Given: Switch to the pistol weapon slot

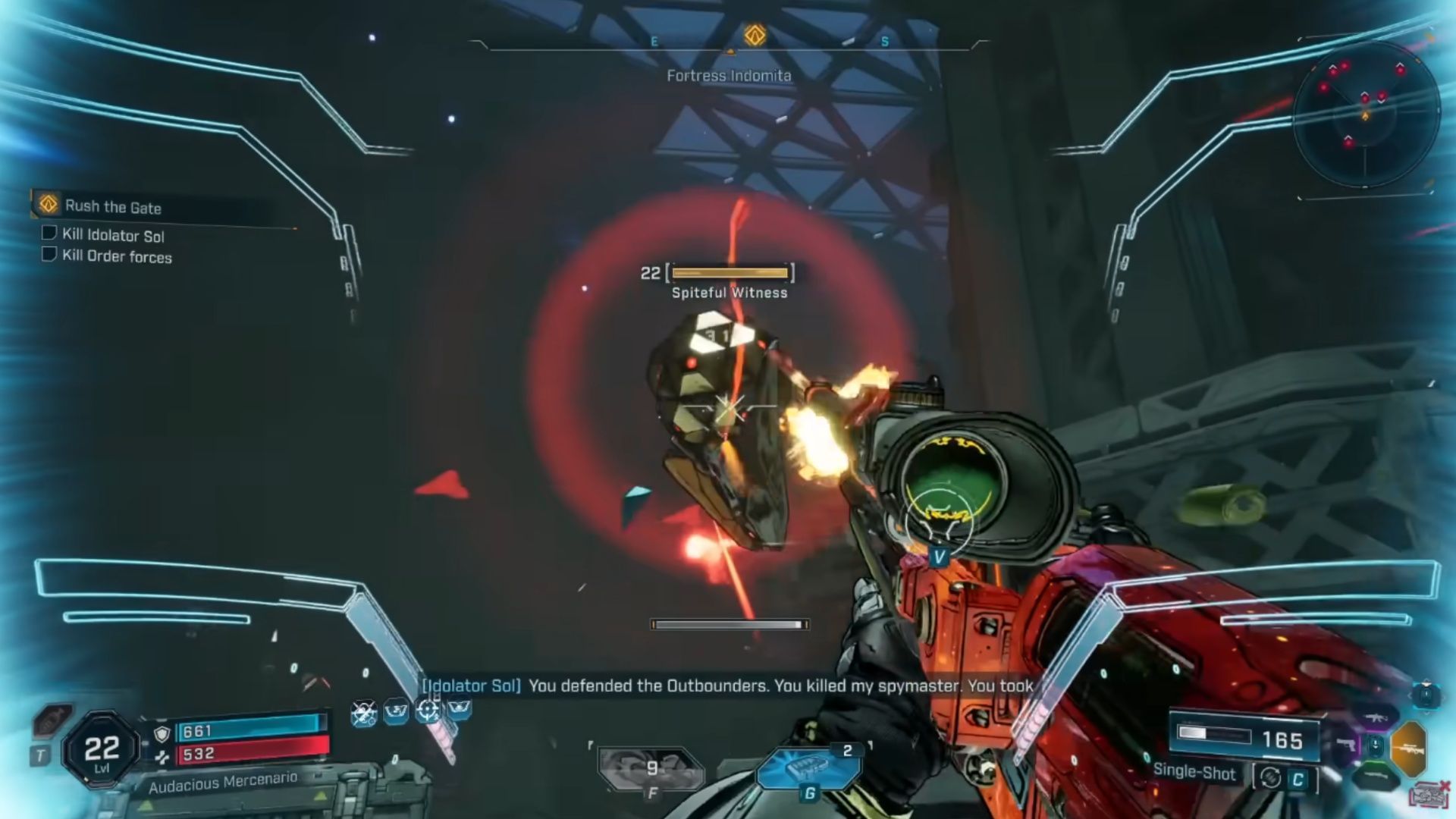Looking at the screenshot, I should click(1346, 745).
